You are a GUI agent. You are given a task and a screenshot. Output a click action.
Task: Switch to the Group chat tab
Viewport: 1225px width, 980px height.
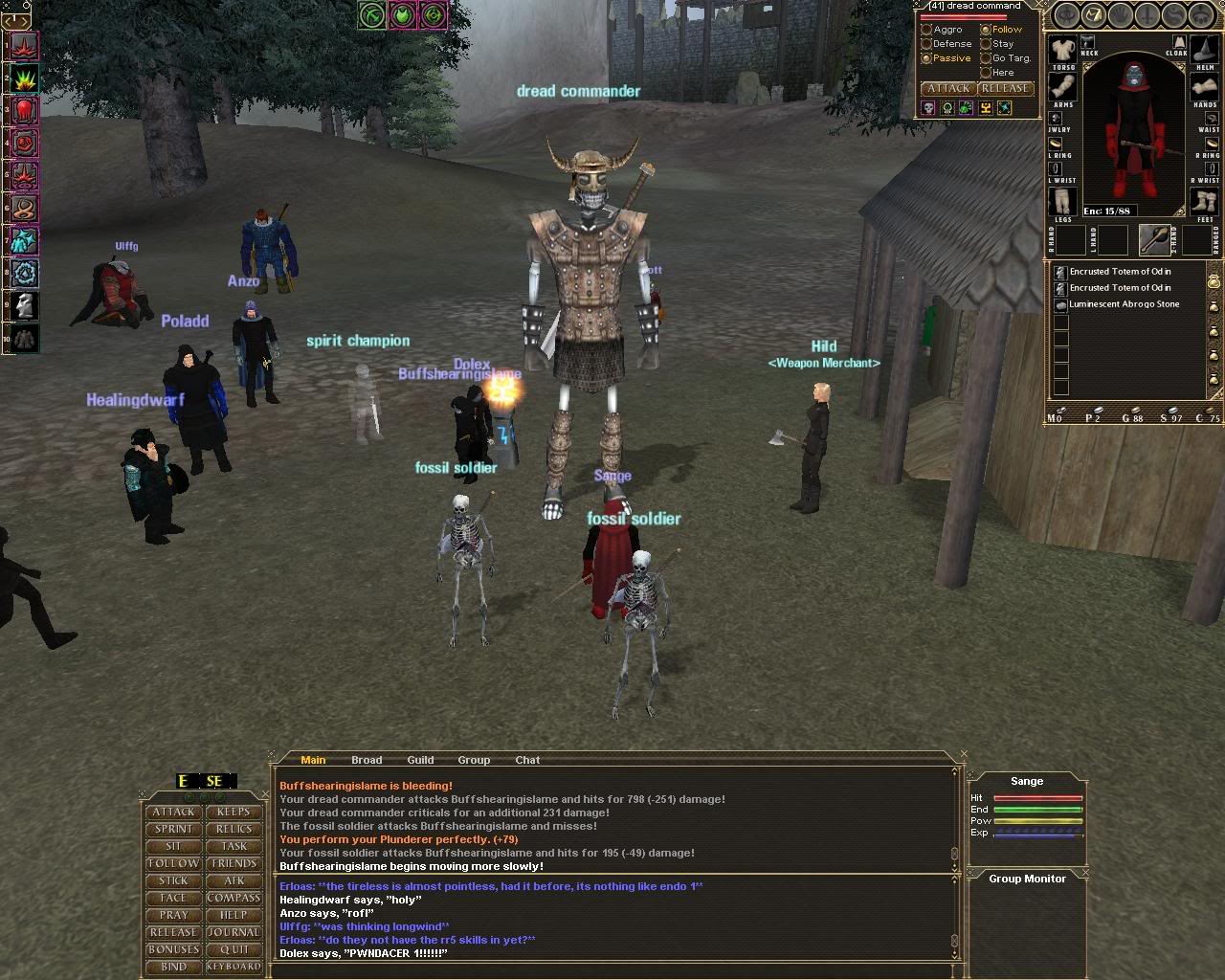[x=474, y=760]
